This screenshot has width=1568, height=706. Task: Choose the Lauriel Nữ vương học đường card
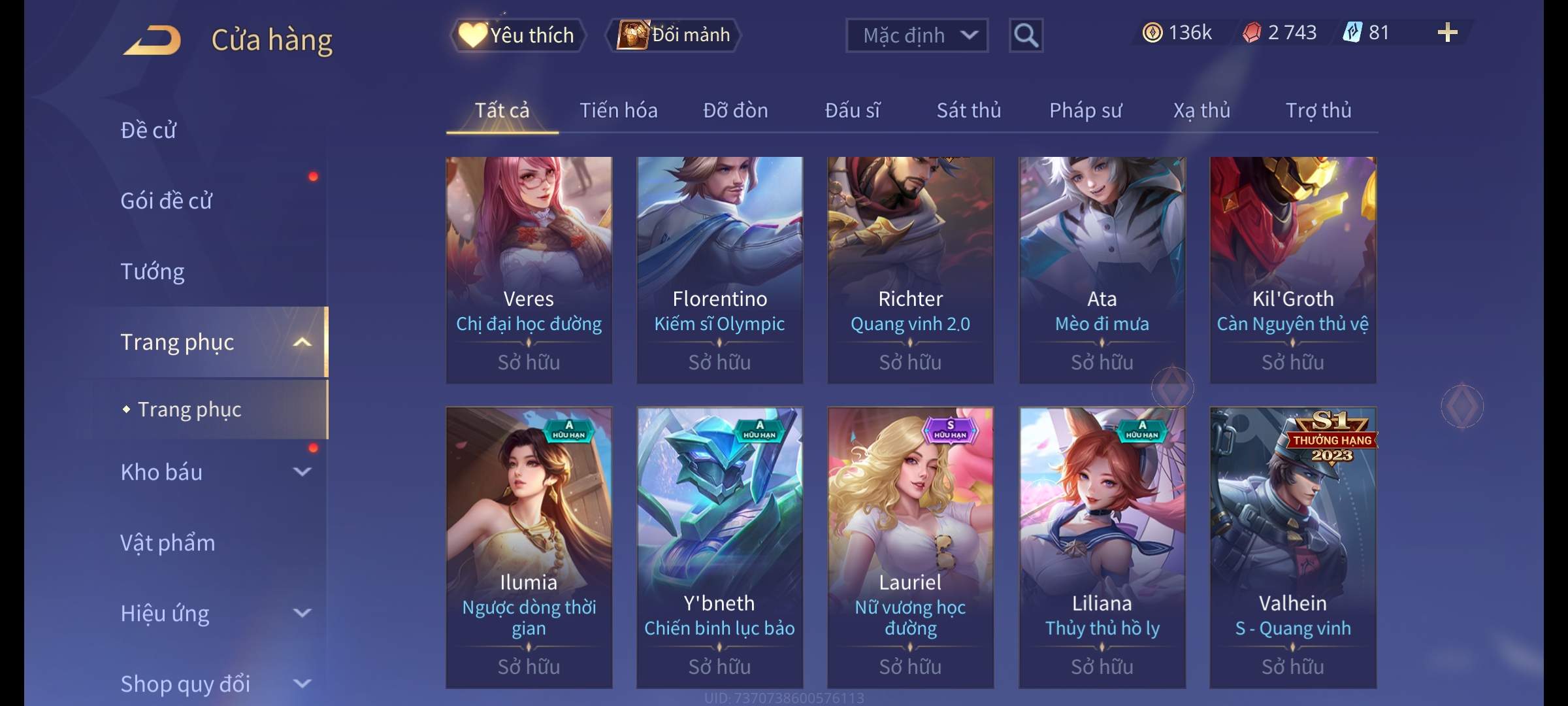[x=910, y=546]
